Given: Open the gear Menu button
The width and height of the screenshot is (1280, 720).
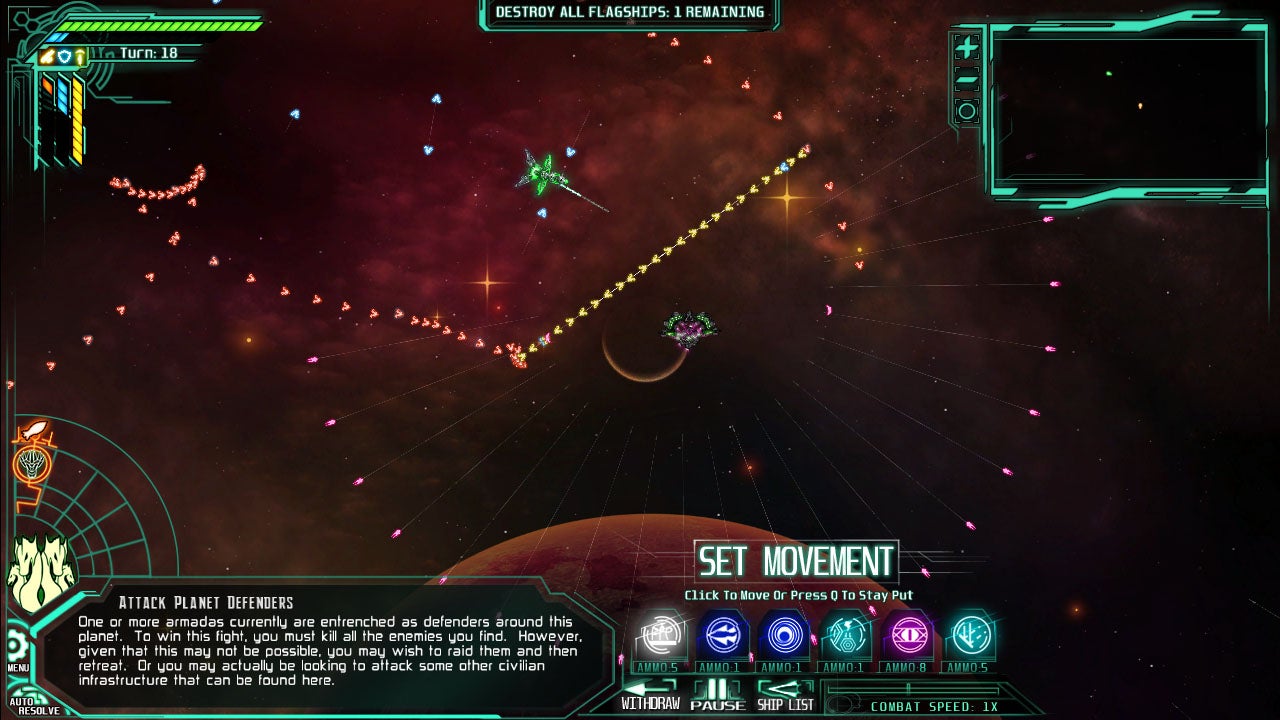Looking at the screenshot, I should click(17, 645).
